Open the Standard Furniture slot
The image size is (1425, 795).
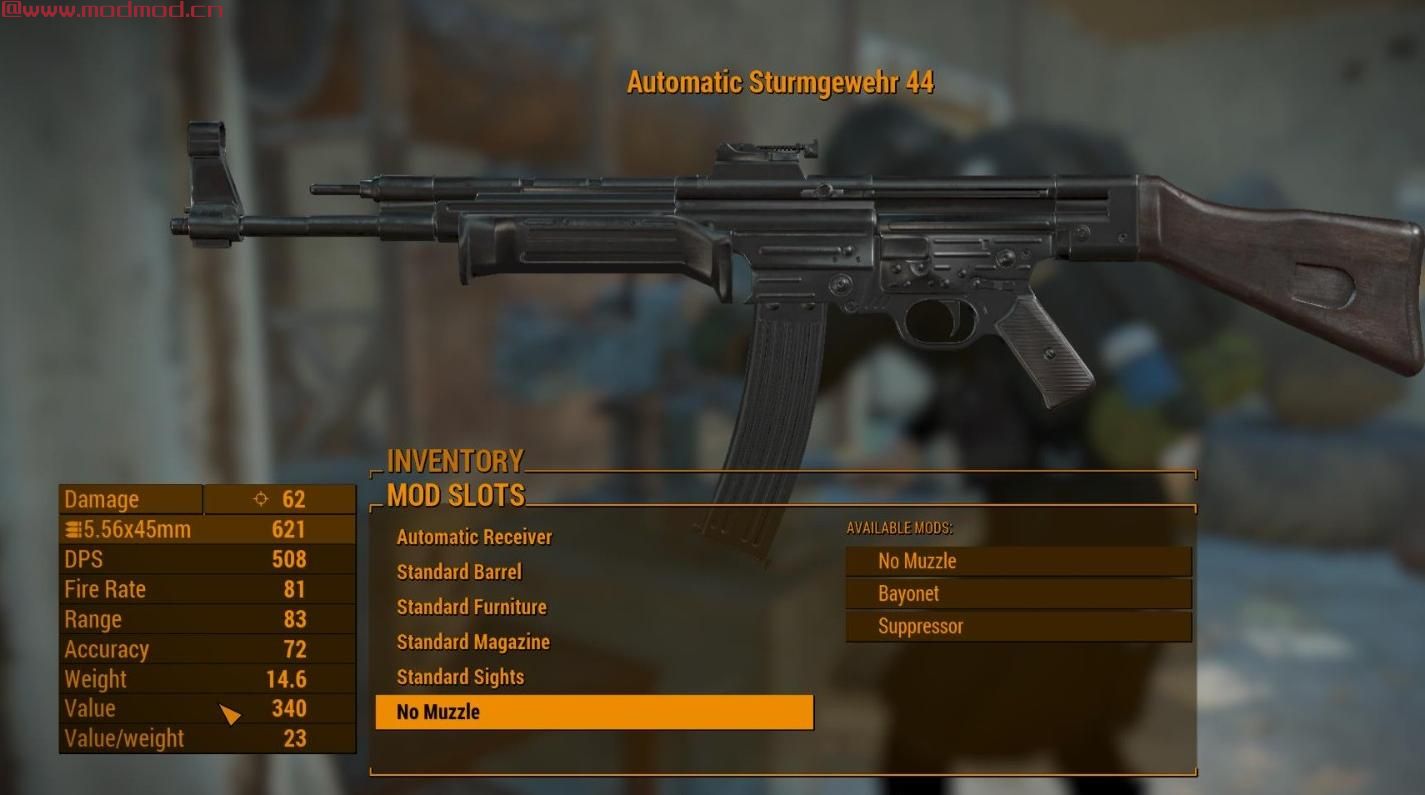coord(470,607)
